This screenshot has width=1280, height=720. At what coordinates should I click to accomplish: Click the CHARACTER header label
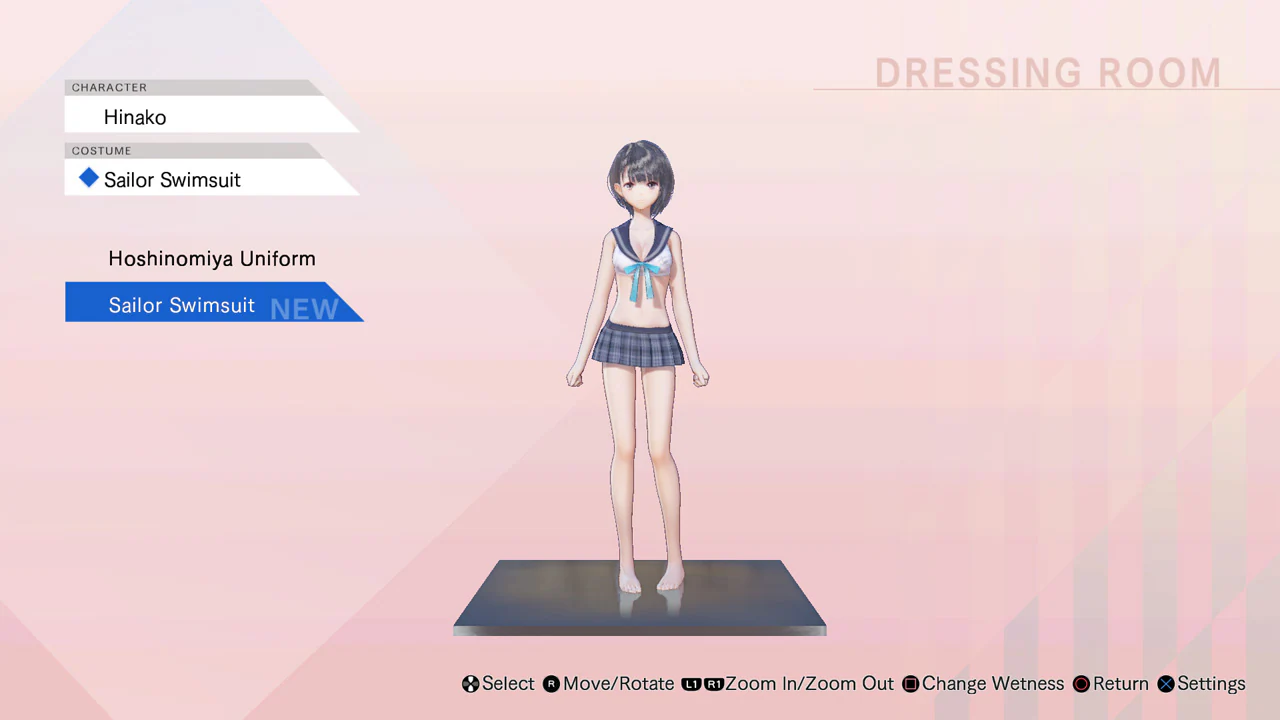[x=109, y=87]
